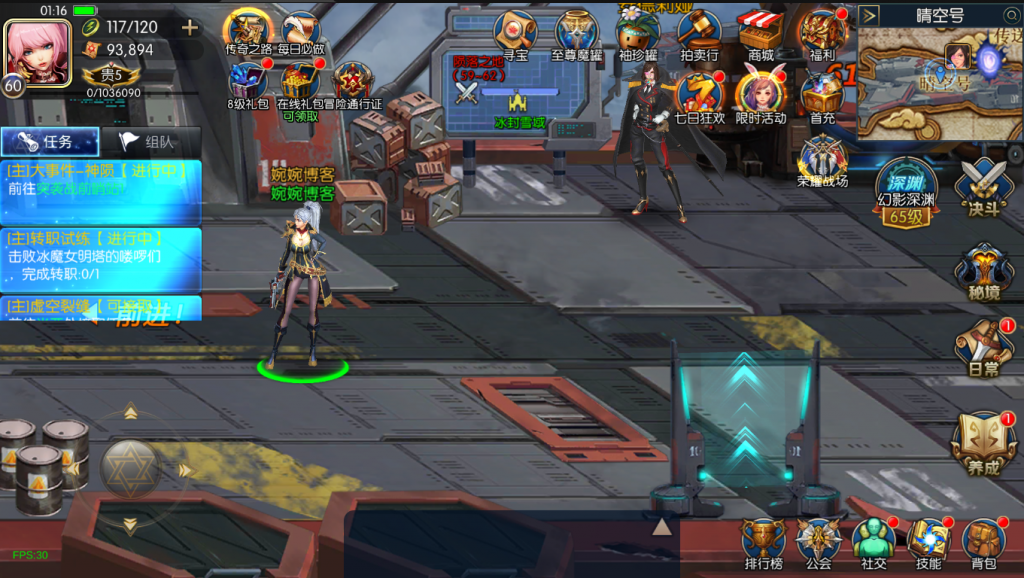This screenshot has height=578, width=1024.
Task: Claim the 在线礼包 online gift chest
Action: coord(299,86)
